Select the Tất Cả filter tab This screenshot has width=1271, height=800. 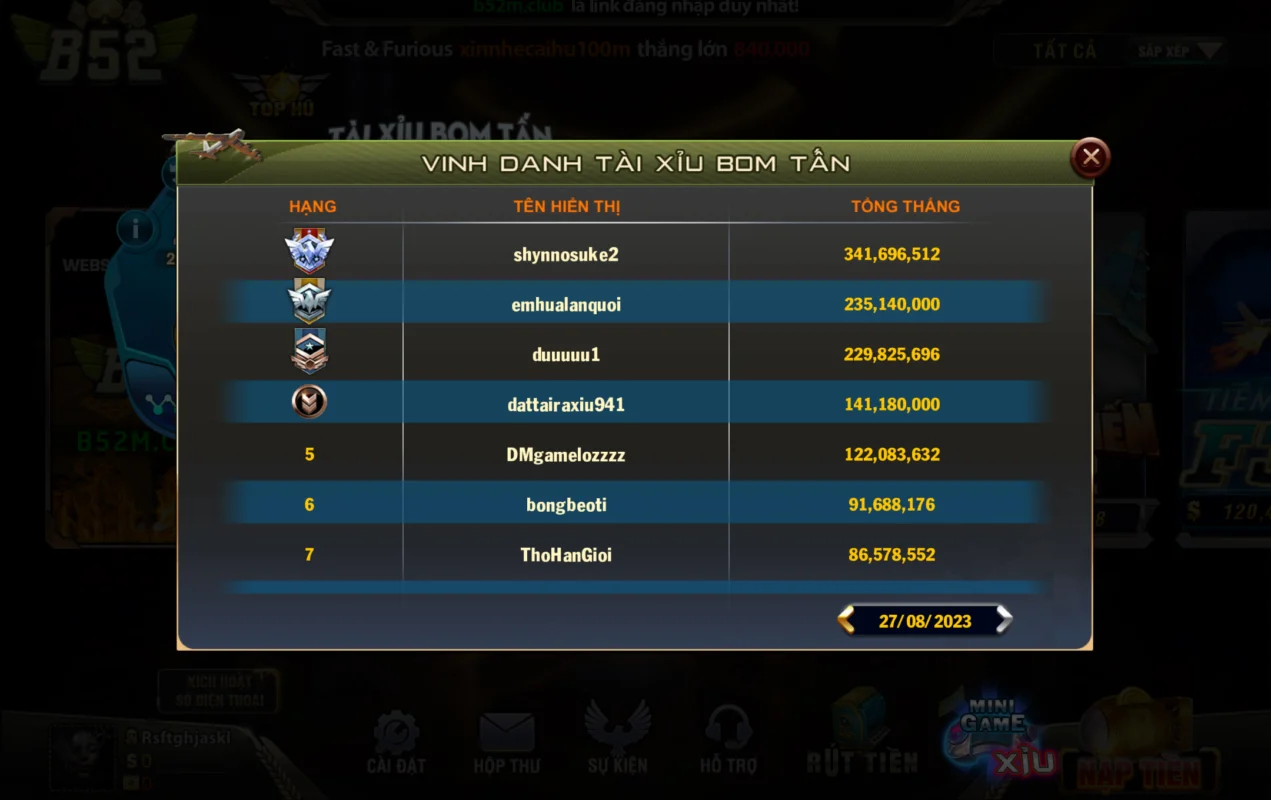[x=1064, y=51]
